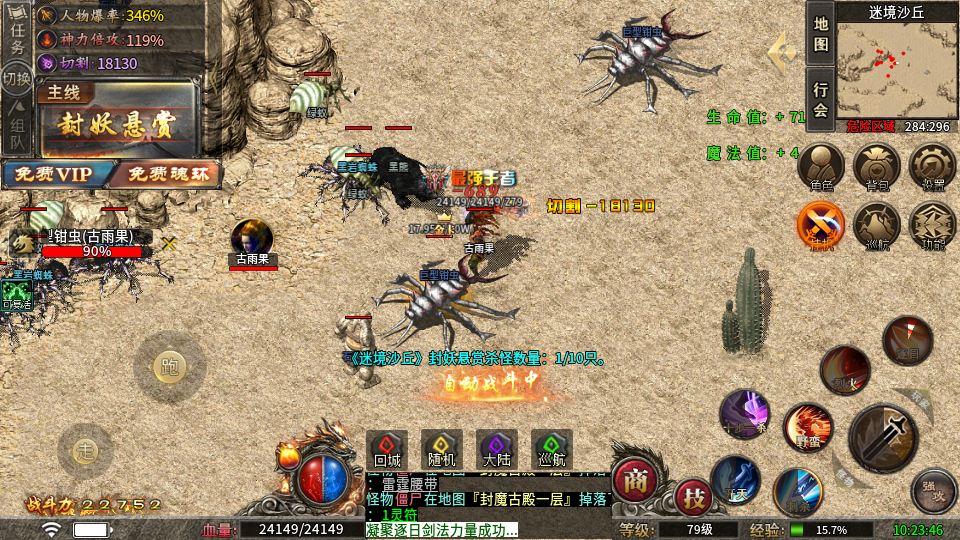Tap the sword basic attack button
The image size is (960, 540).
pos(883,437)
